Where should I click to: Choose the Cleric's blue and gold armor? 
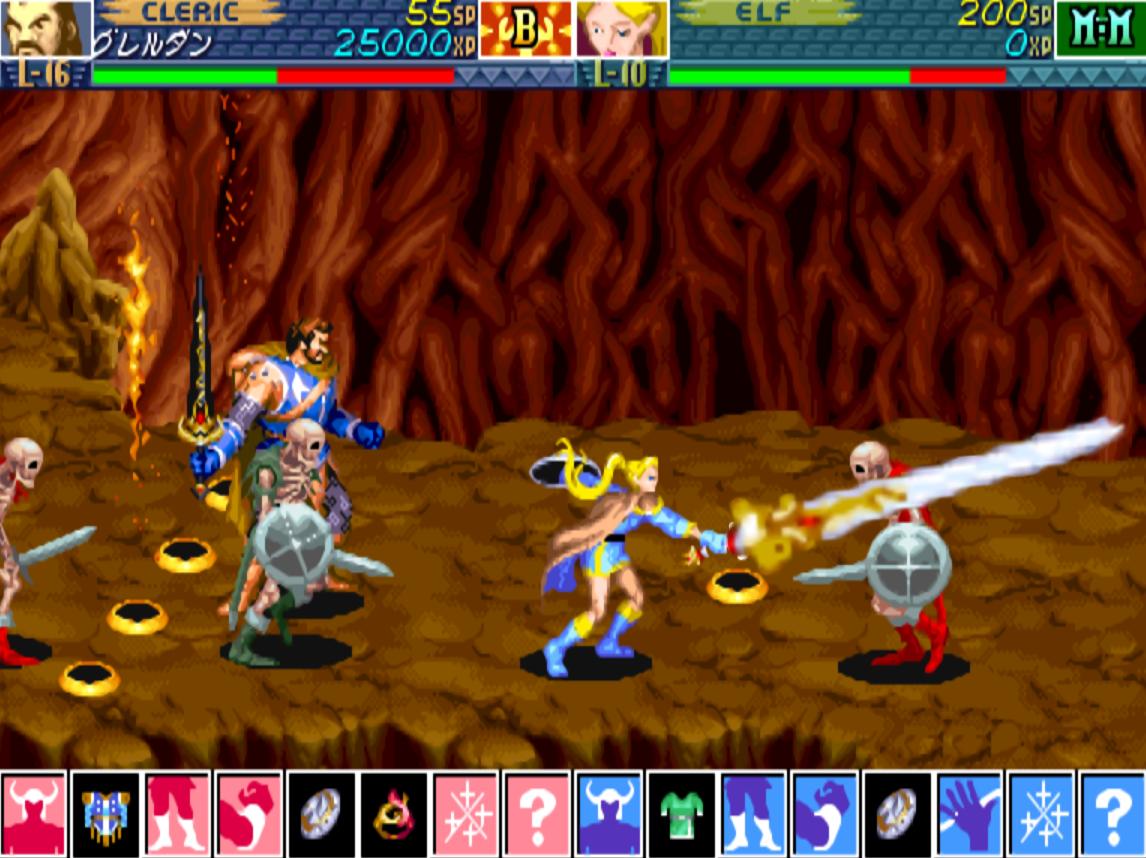pyautogui.click(x=105, y=814)
